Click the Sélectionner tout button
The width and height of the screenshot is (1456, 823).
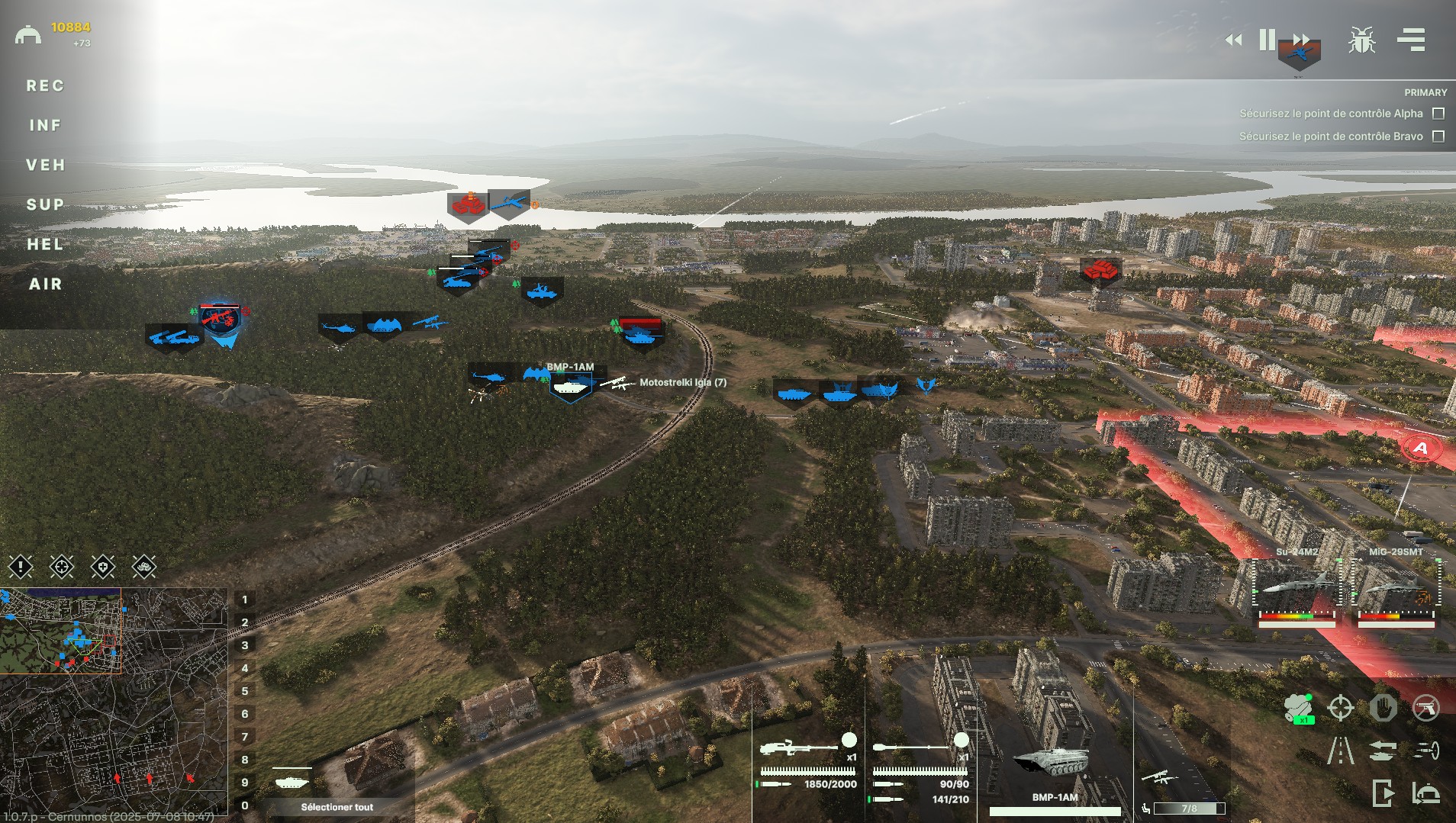point(337,807)
